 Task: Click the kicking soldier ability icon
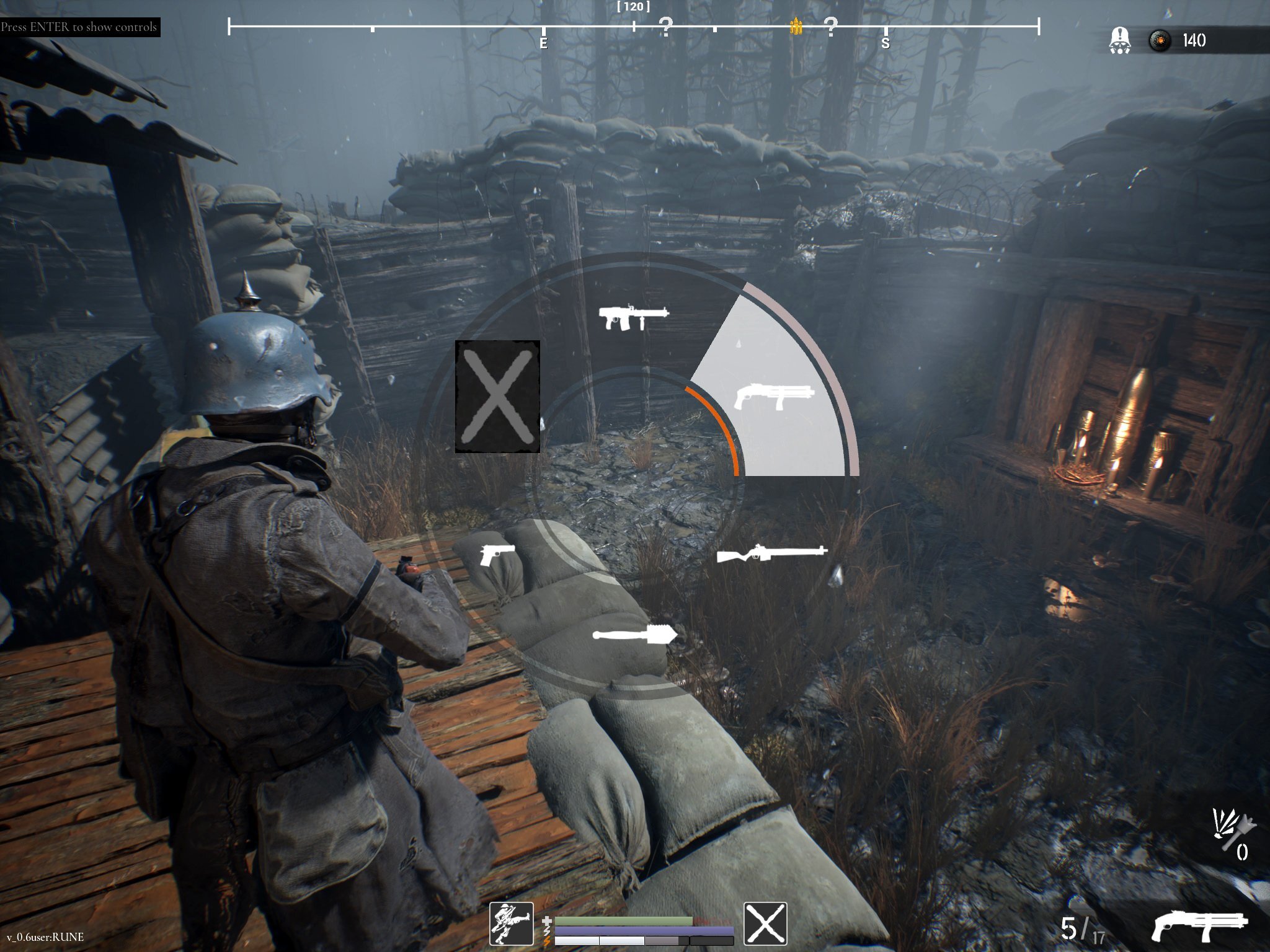coord(512,923)
